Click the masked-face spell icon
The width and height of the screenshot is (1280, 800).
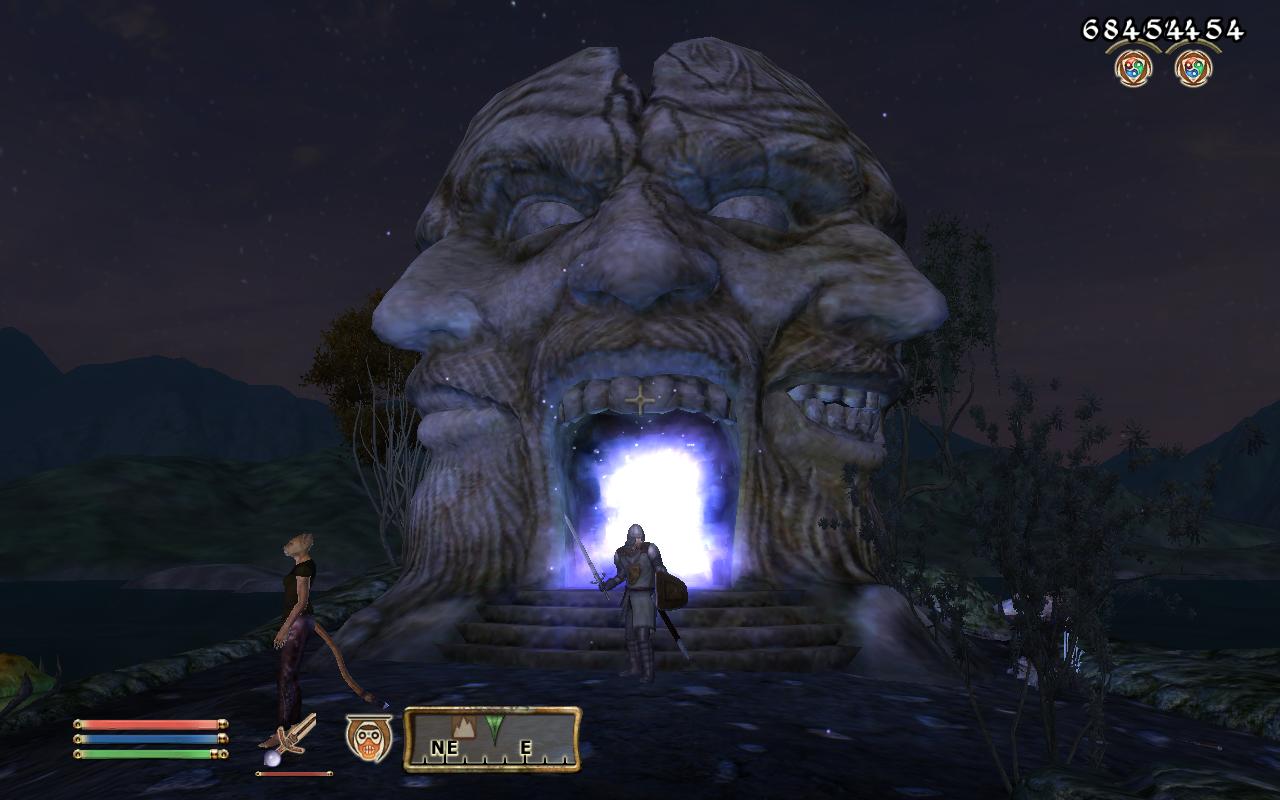pyautogui.click(x=368, y=737)
